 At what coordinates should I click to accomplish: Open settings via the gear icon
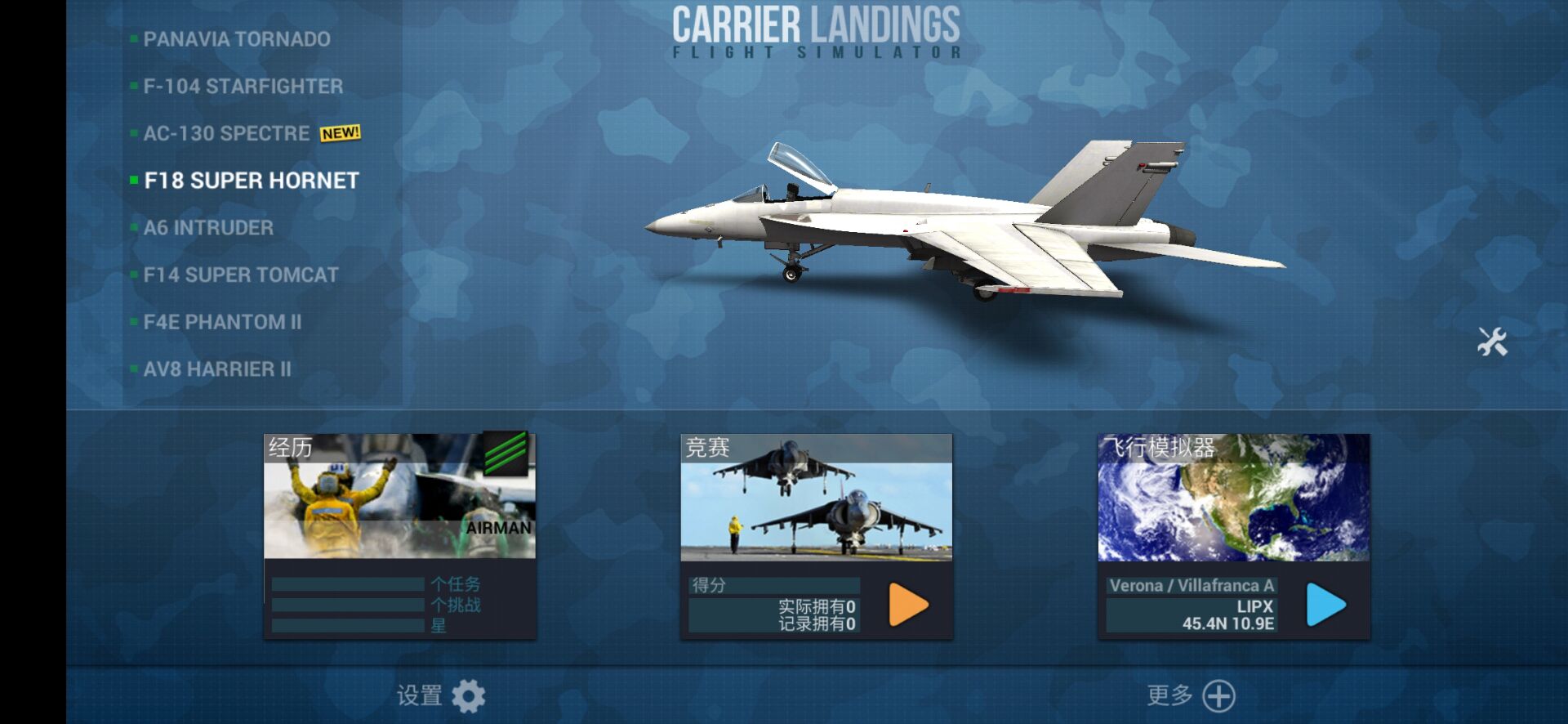pyautogui.click(x=466, y=695)
